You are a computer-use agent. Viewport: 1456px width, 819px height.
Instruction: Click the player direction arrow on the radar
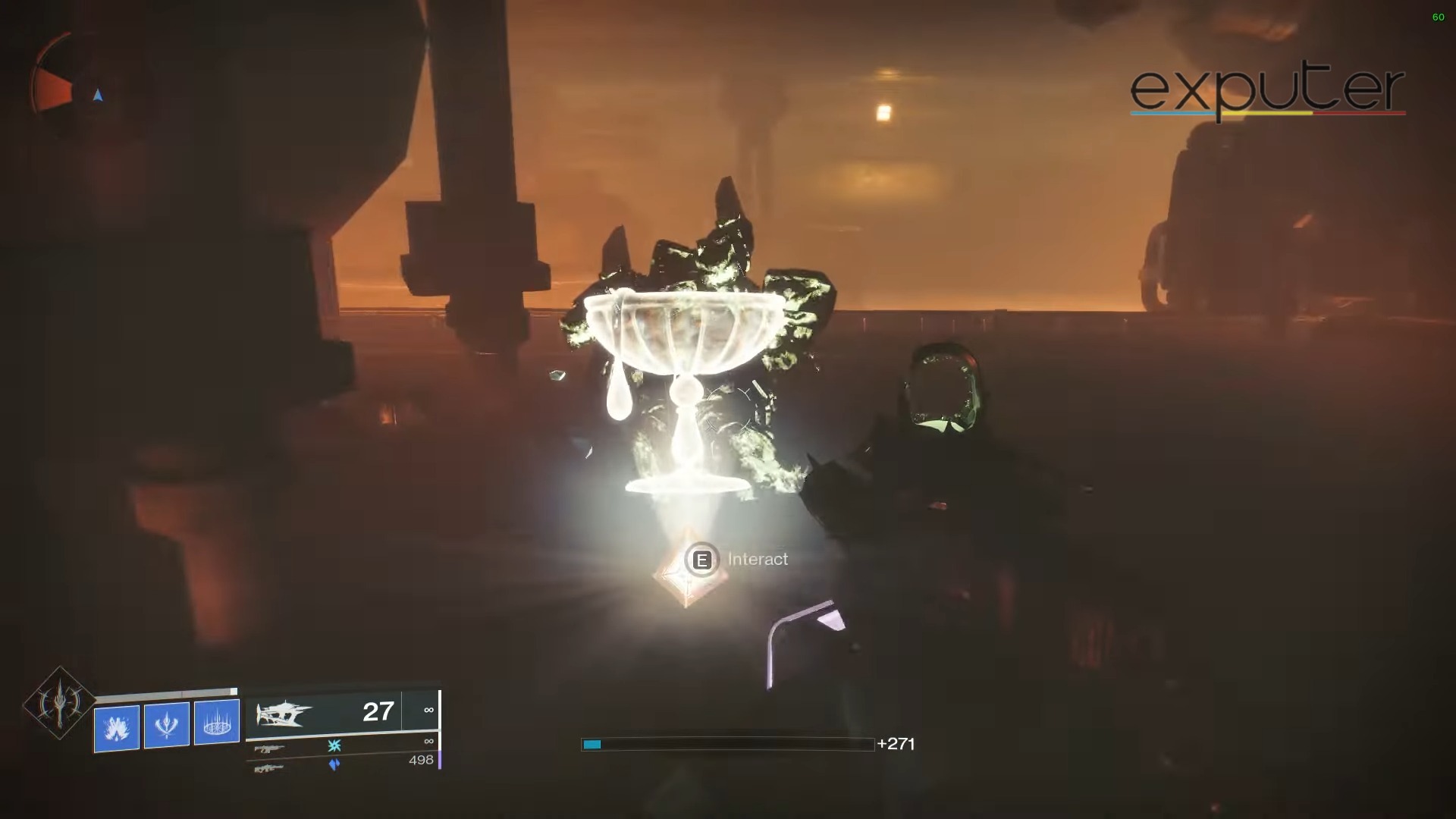coord(97,96)
